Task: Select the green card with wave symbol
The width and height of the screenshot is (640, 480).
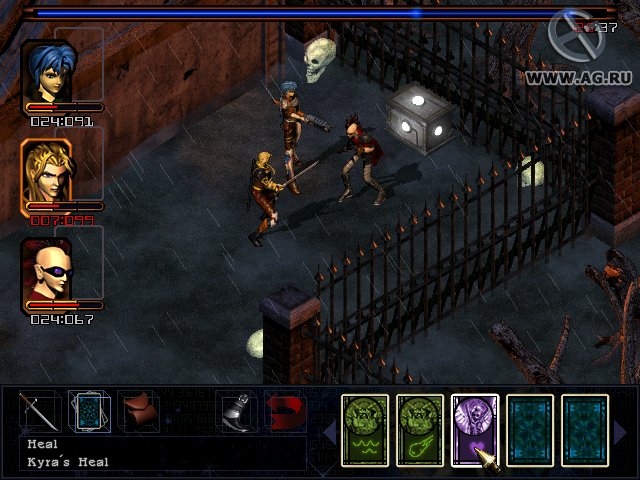Action: click(x=366, y=430)
